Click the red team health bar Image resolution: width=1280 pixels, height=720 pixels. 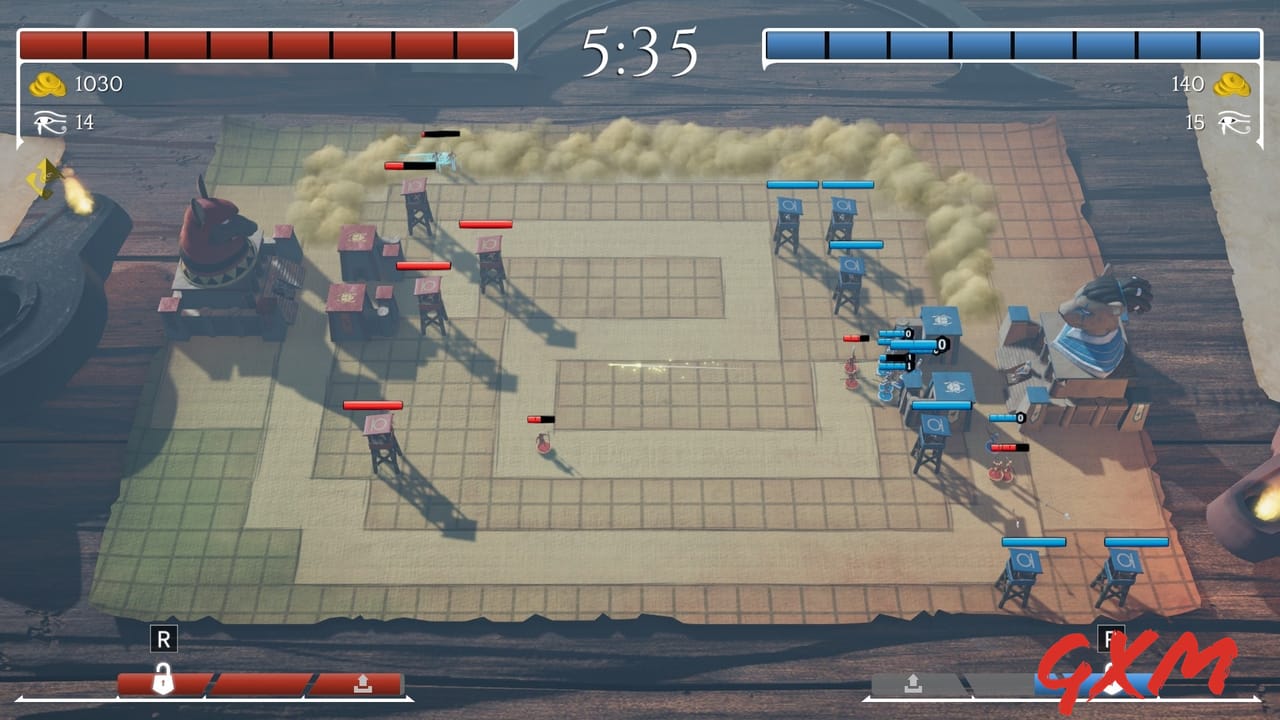pos(265,42)
